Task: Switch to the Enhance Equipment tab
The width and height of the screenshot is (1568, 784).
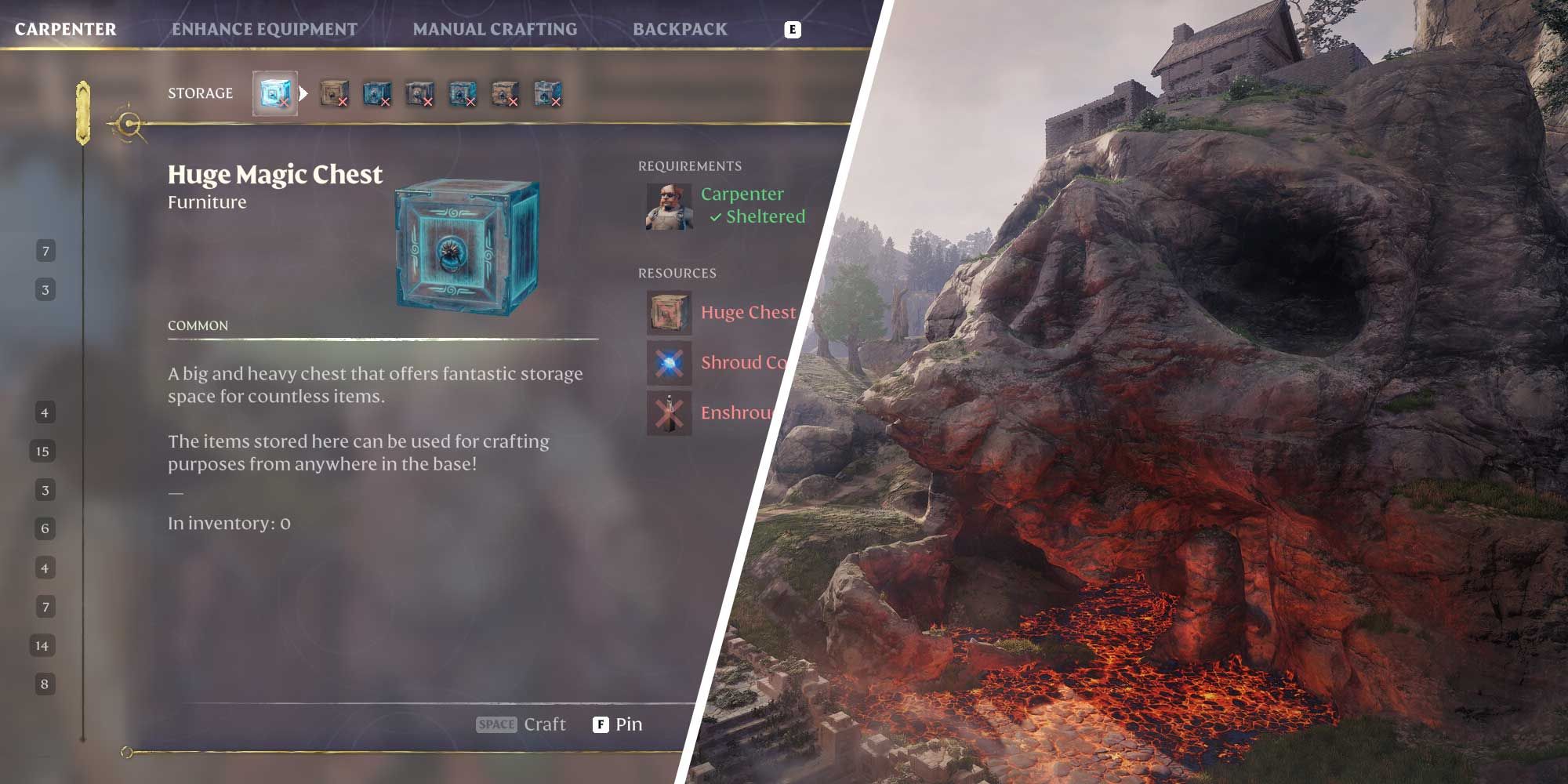Action: [265, 28]
